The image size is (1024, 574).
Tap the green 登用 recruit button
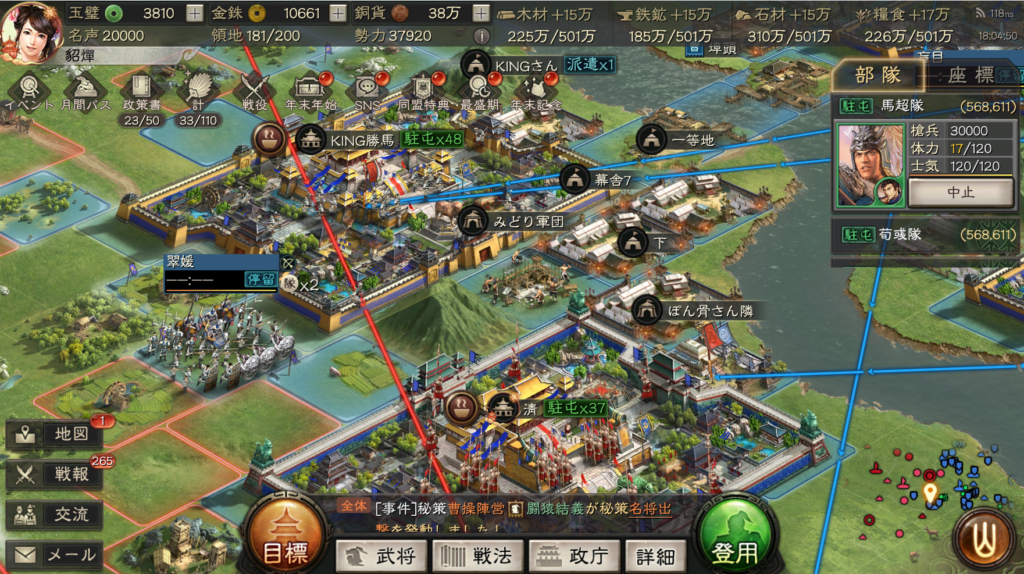(736, 542)
